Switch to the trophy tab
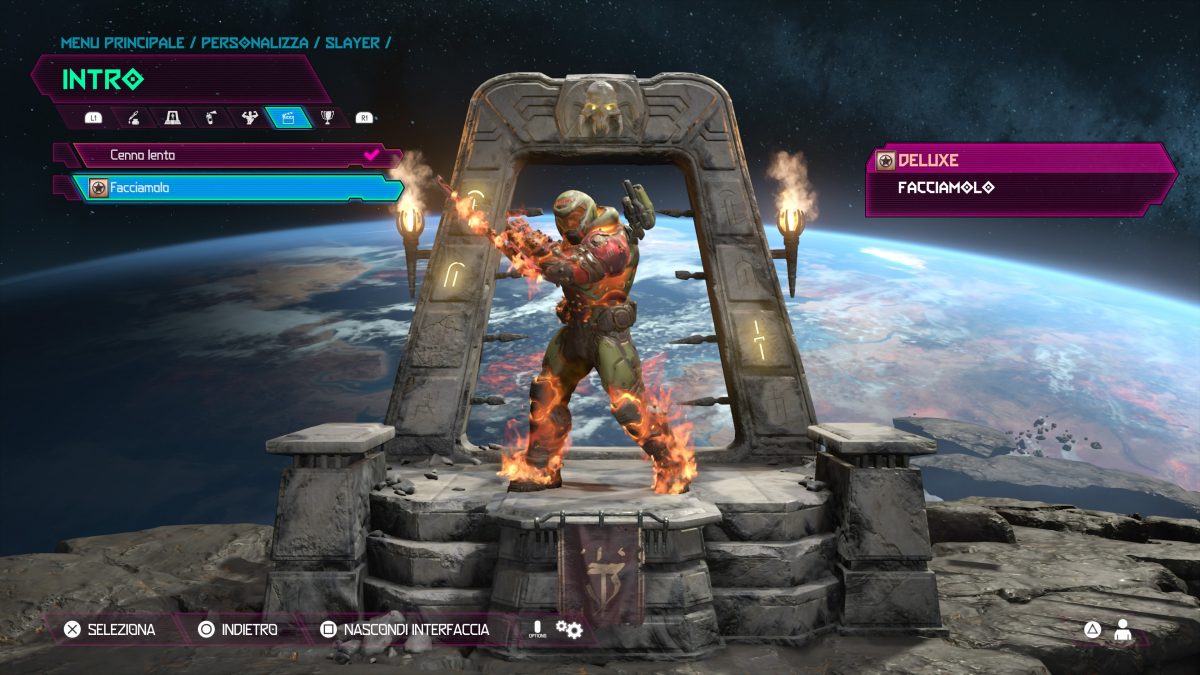Screen dimensions: 1200x675 point(327,118)
